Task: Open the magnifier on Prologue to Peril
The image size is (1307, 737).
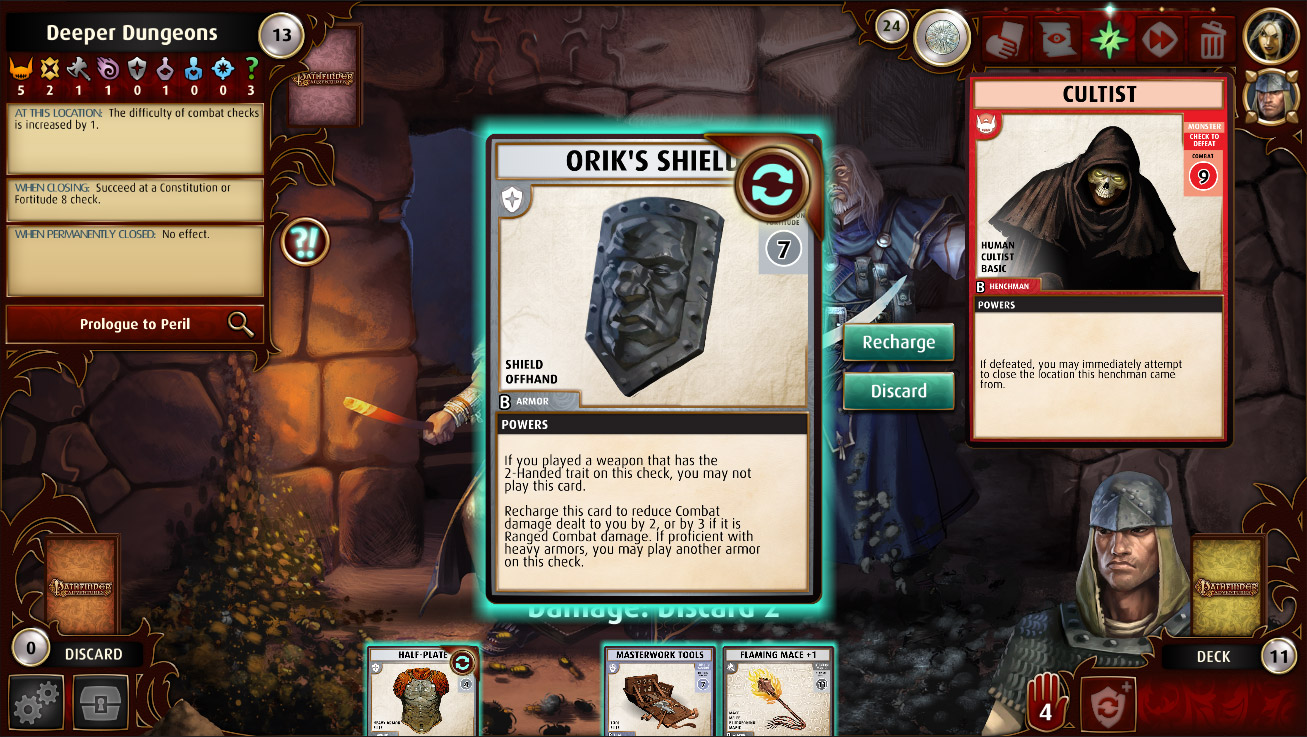Action: pos(242,324)
